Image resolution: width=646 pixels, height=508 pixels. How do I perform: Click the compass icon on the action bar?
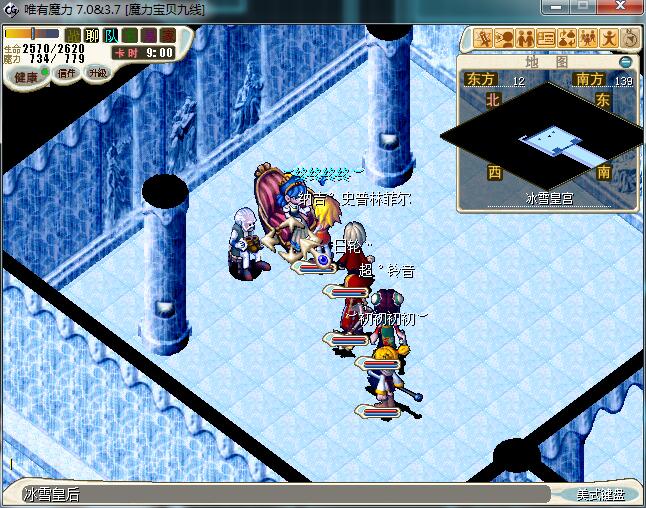[x=630, y=39]
